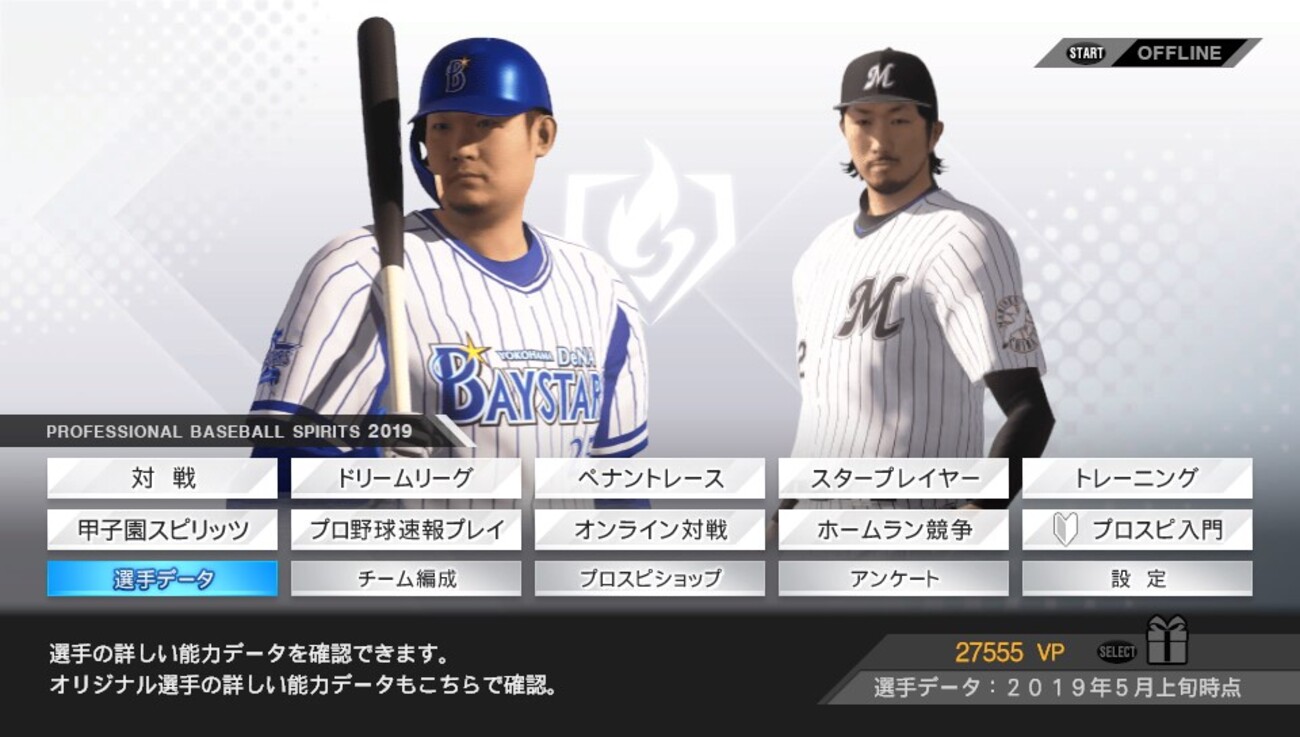
Task: Select the OFFLINE mode indicator
Action: click(1182, 52)
